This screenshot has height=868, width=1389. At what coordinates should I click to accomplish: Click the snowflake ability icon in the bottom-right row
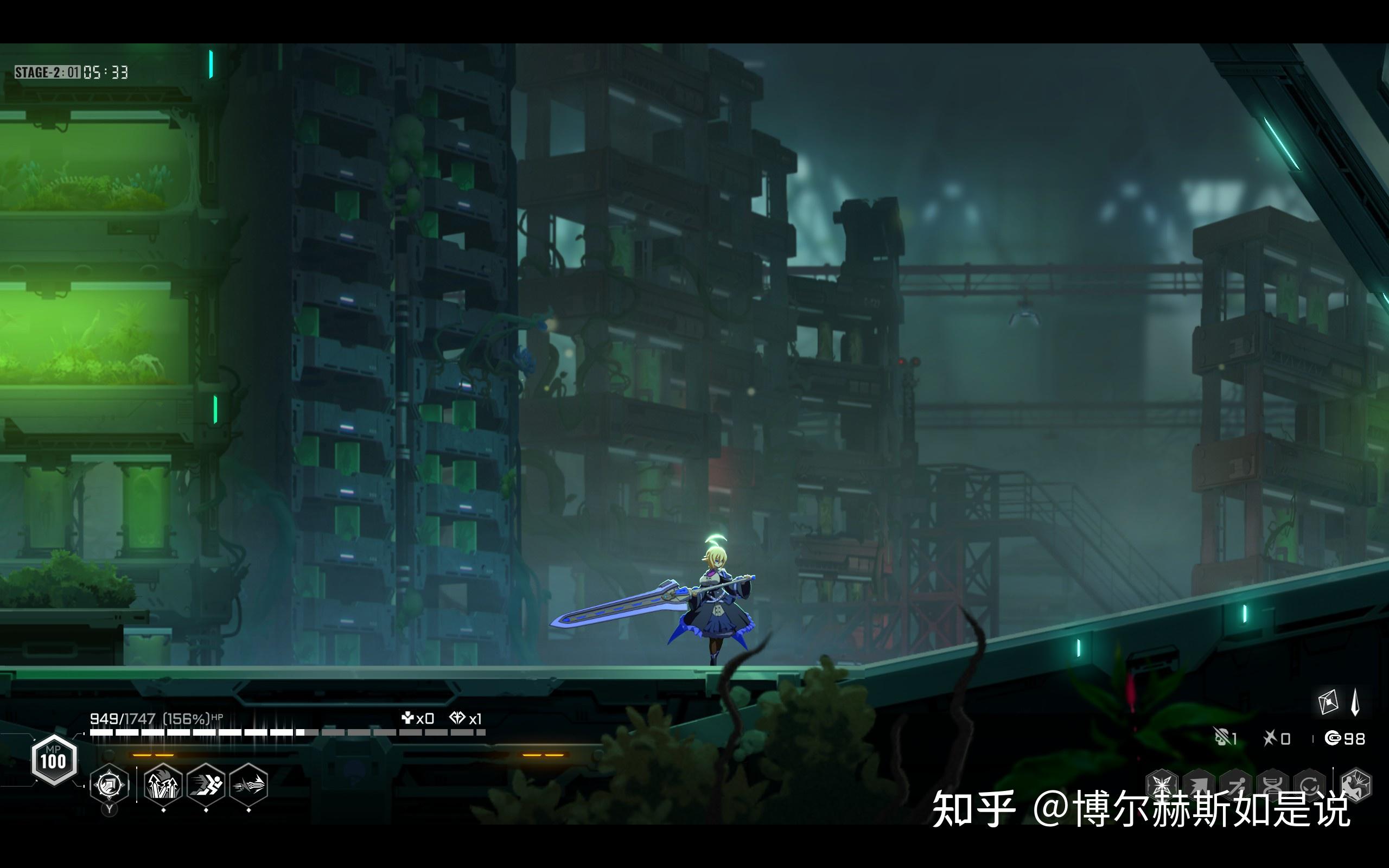coord(1161,784)
